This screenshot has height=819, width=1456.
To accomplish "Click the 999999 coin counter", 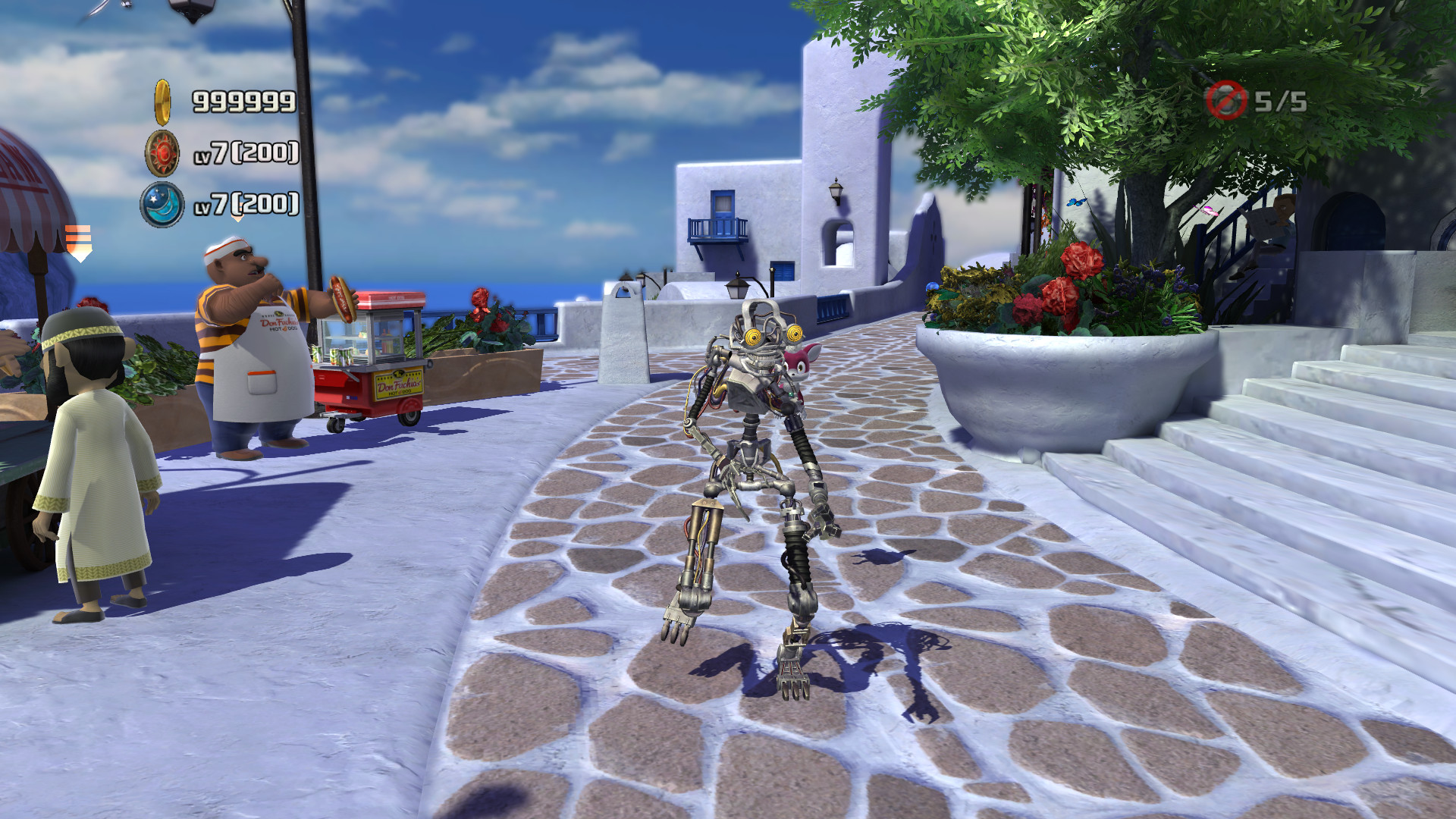I will coord(242,99).
